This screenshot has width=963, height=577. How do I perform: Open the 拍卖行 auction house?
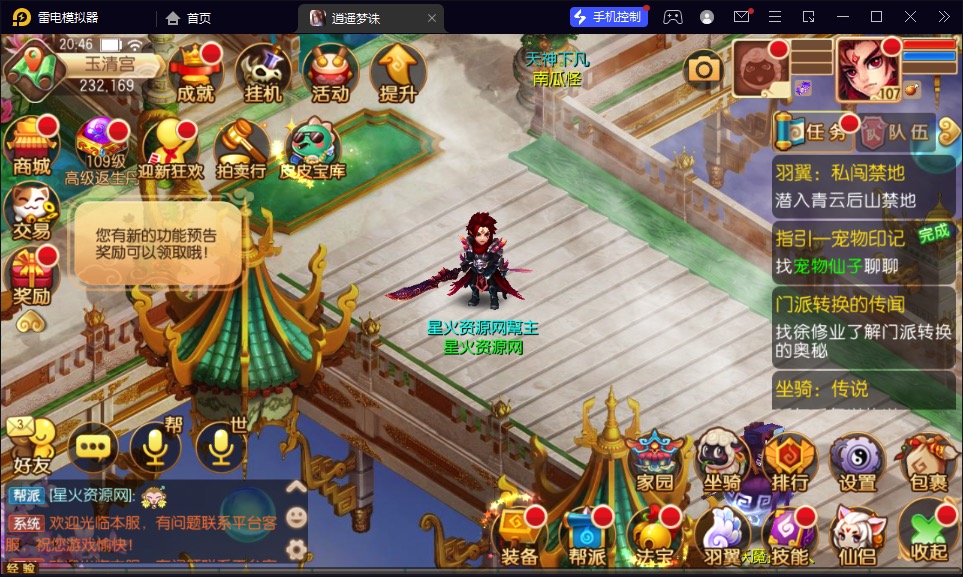point(241,150)
